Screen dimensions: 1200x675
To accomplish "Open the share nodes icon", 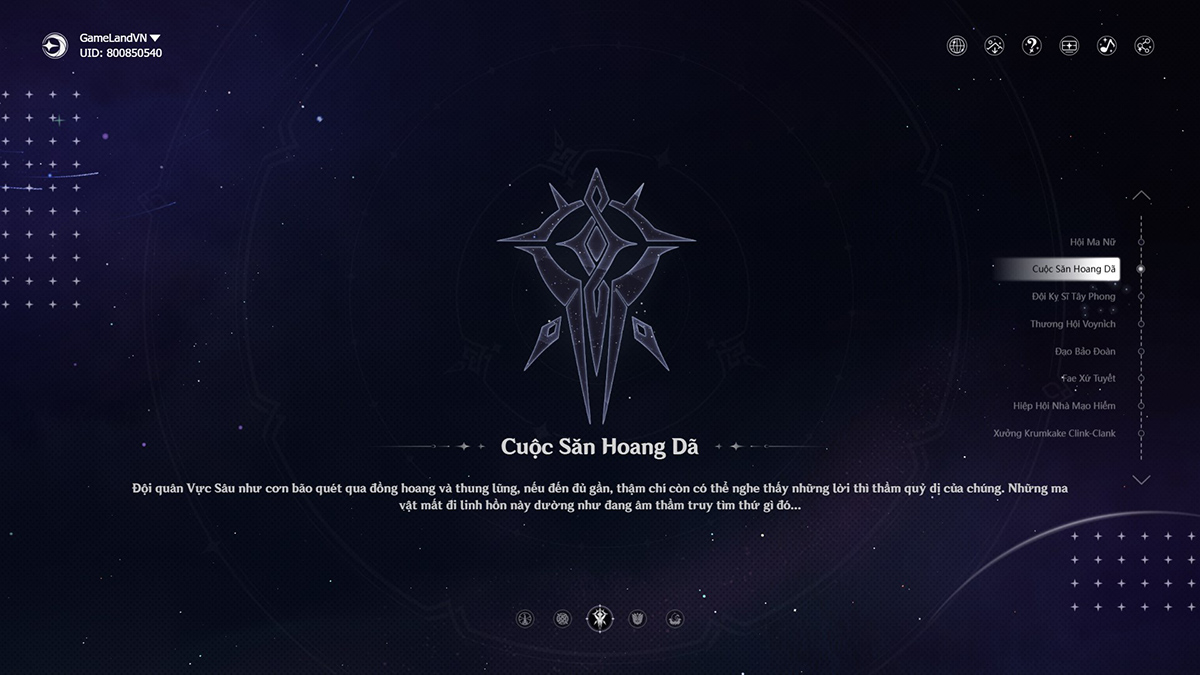I will (1145, 45).
